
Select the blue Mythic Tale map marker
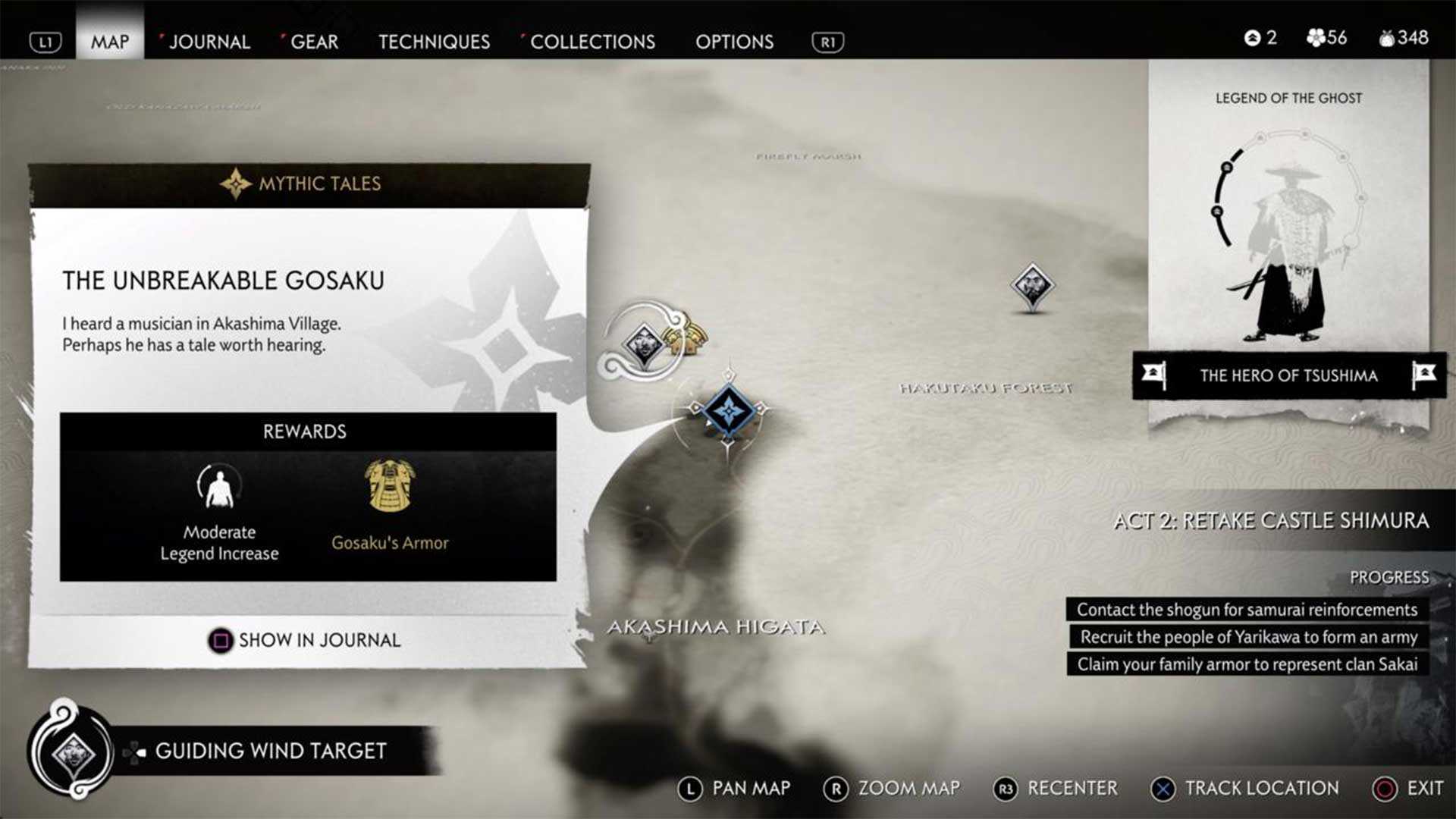coord(729,410)
